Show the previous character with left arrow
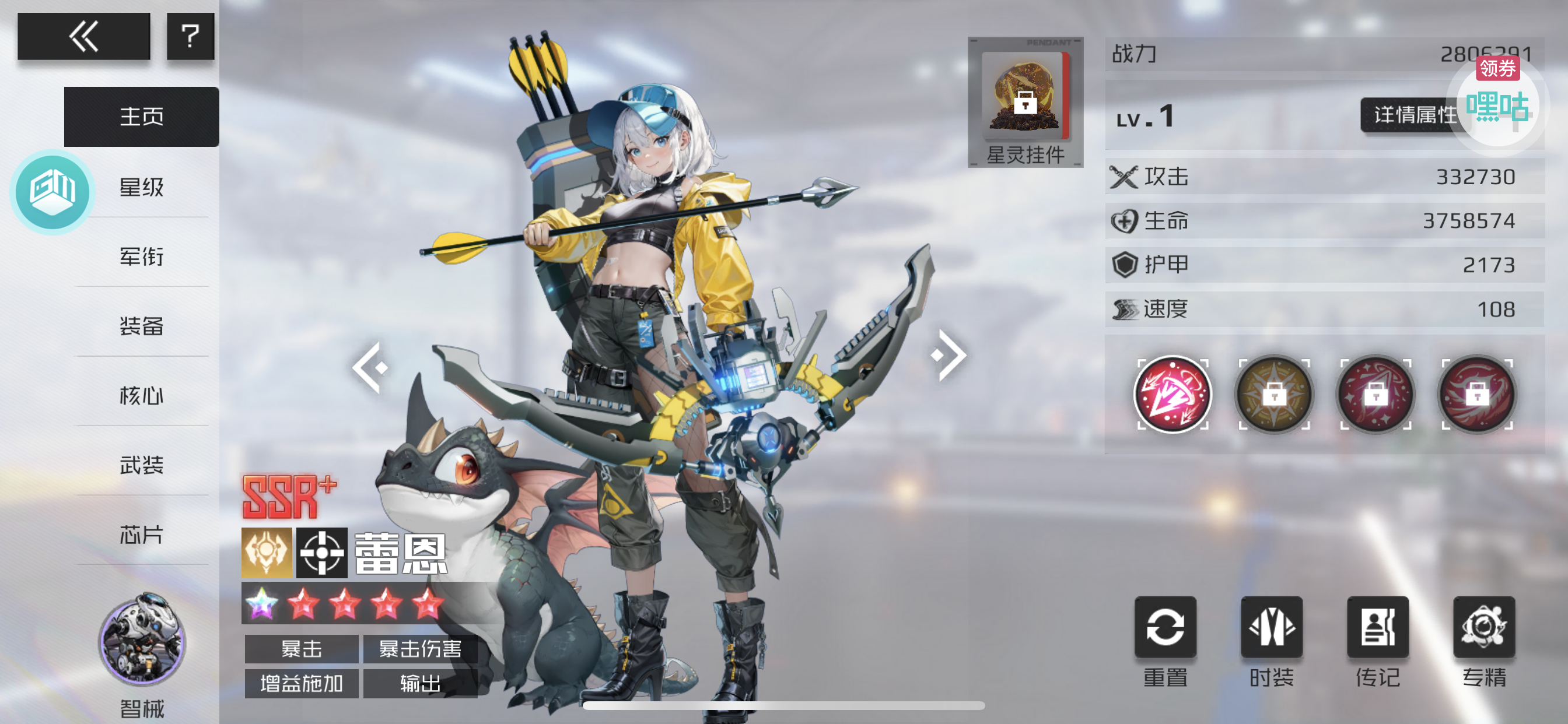Screen dimensions: 1568x724 [x=369, y=367]
